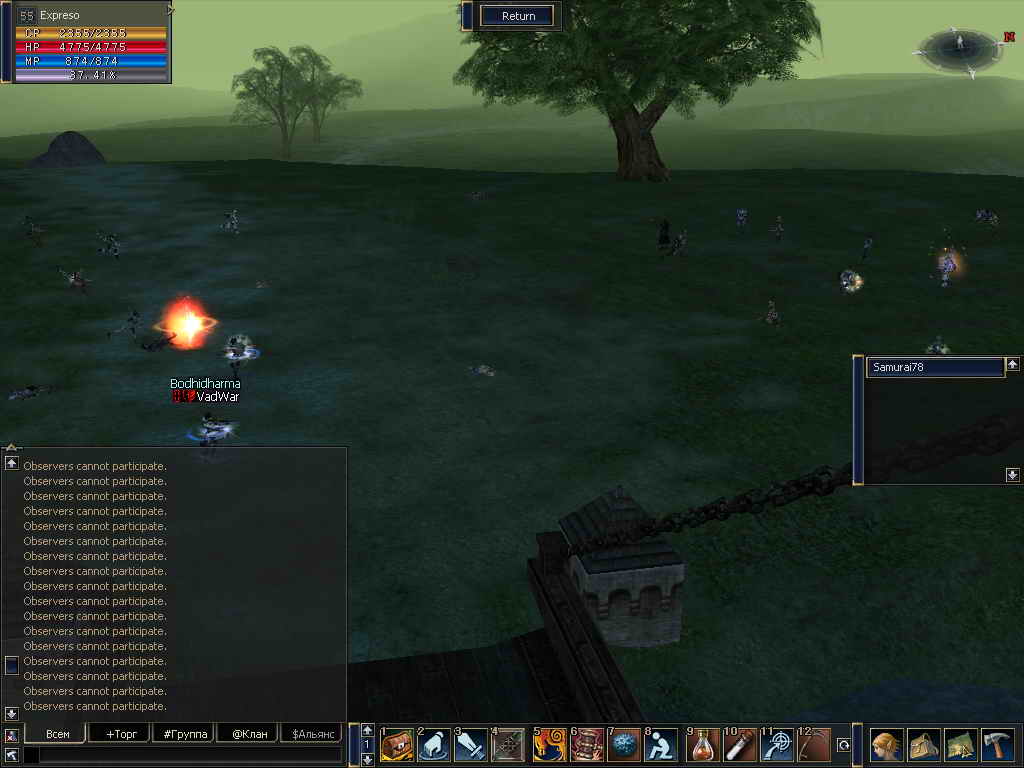Activate the white fist skill in slot 2

pos(434,745)
